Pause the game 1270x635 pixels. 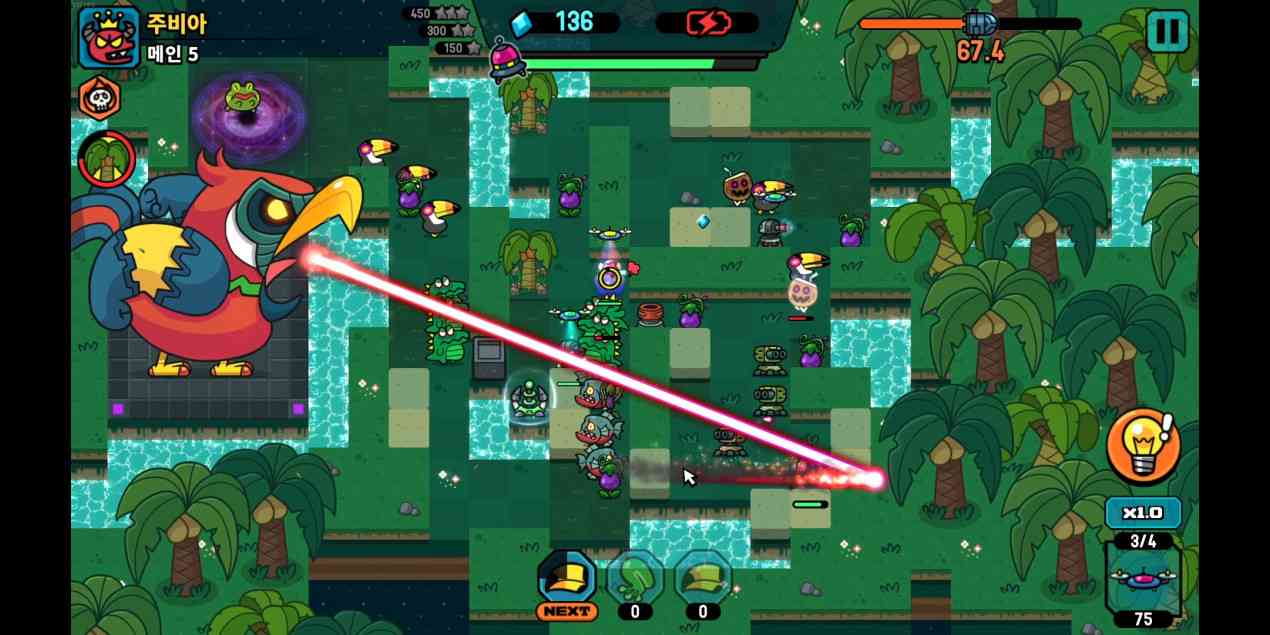[x=1166, y=31]
